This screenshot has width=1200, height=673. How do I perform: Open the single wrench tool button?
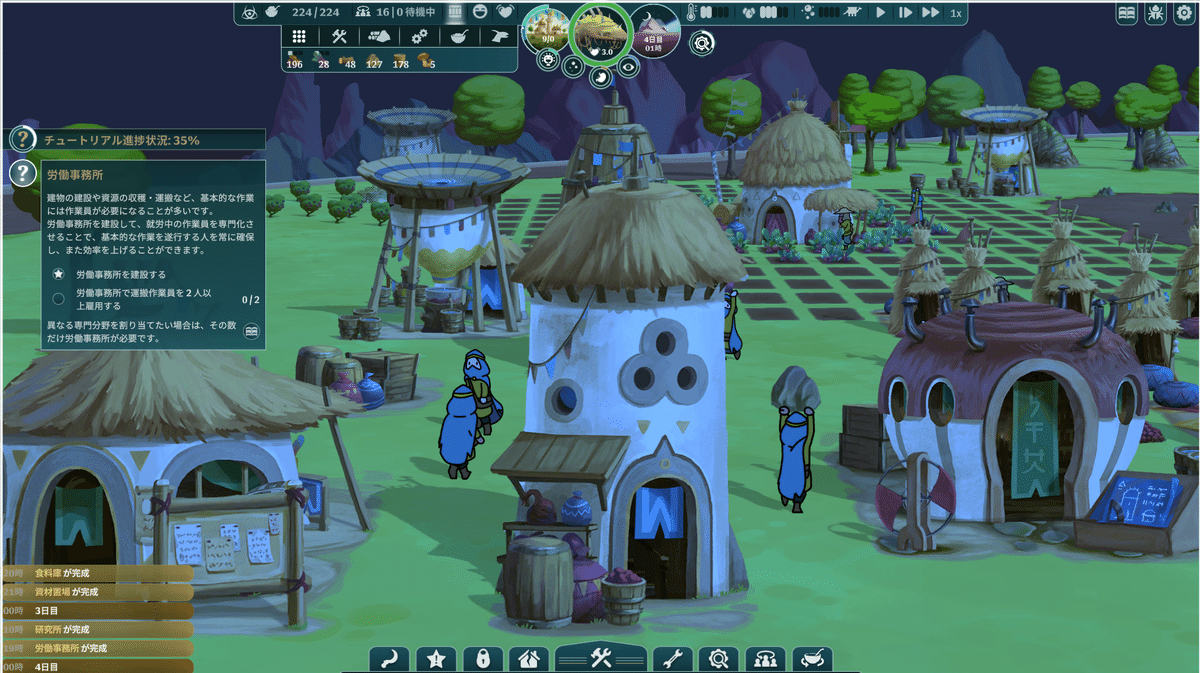pos(672,659)
